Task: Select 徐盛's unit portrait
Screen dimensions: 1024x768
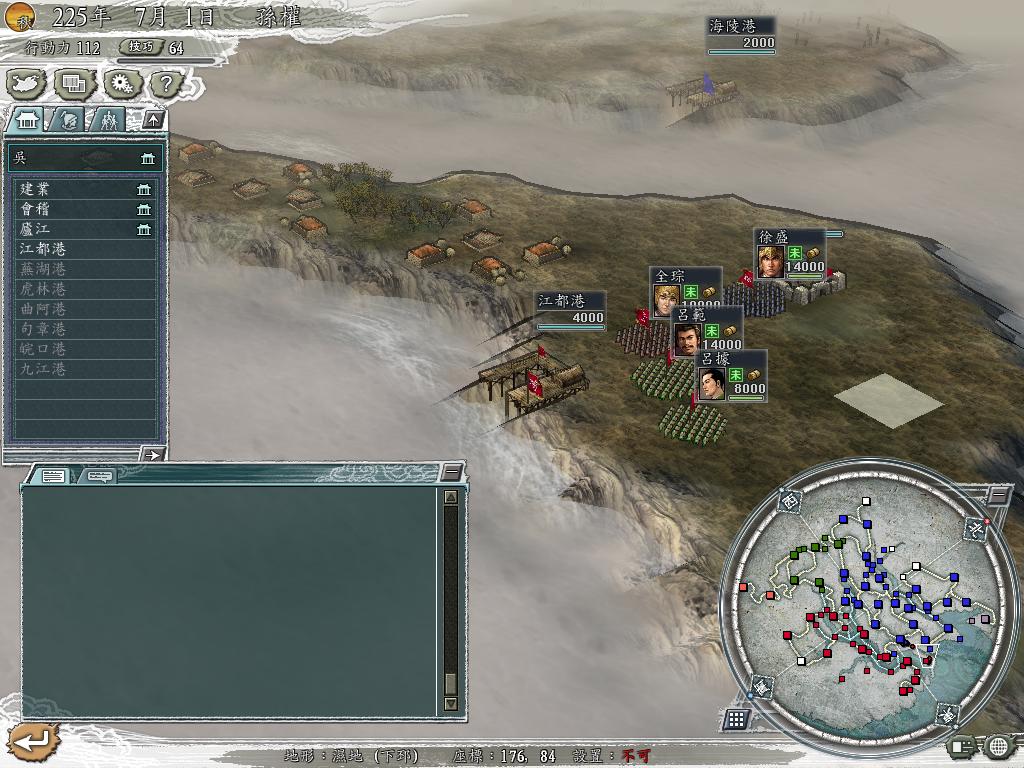Action: coord(770,263)
